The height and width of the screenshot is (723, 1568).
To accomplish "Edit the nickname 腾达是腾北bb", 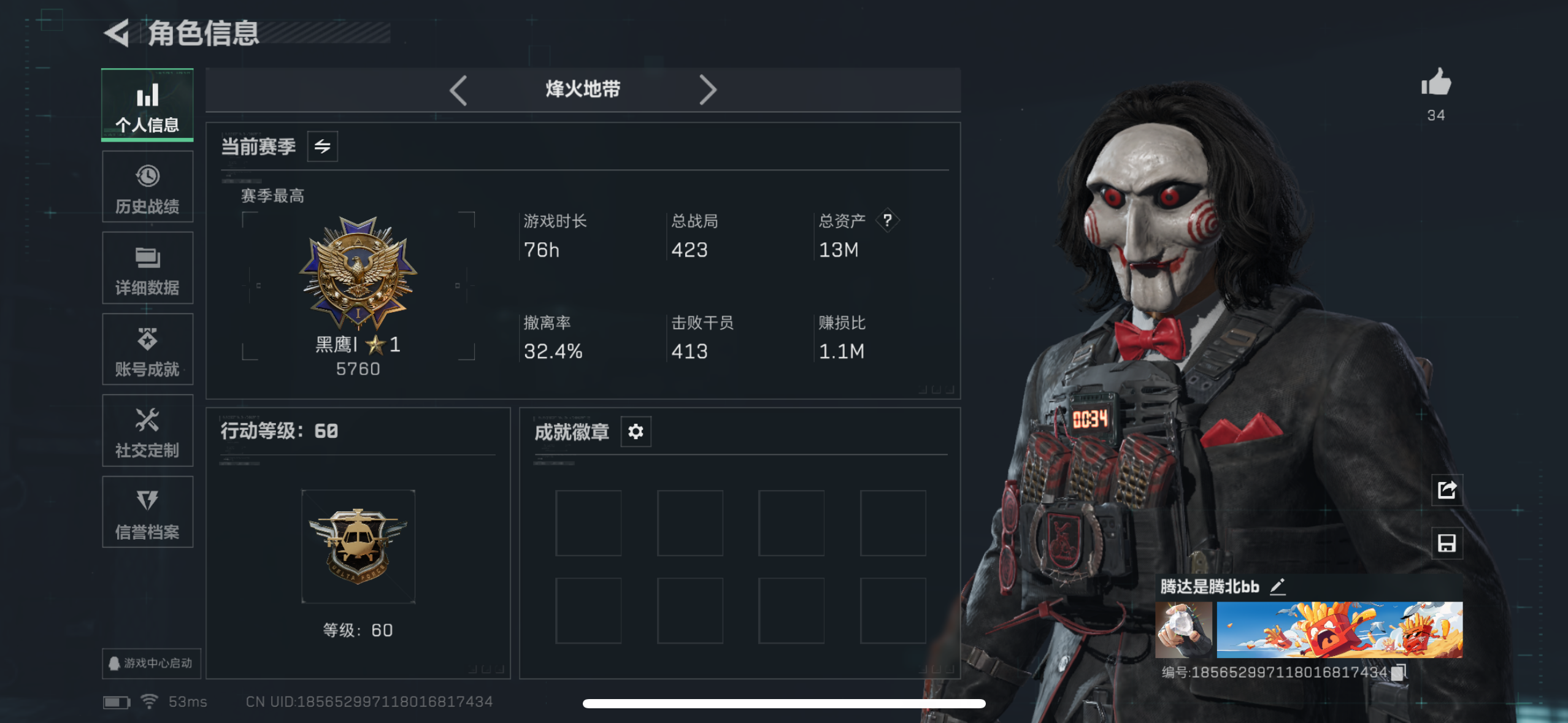I will click(x=1278, y=586).
